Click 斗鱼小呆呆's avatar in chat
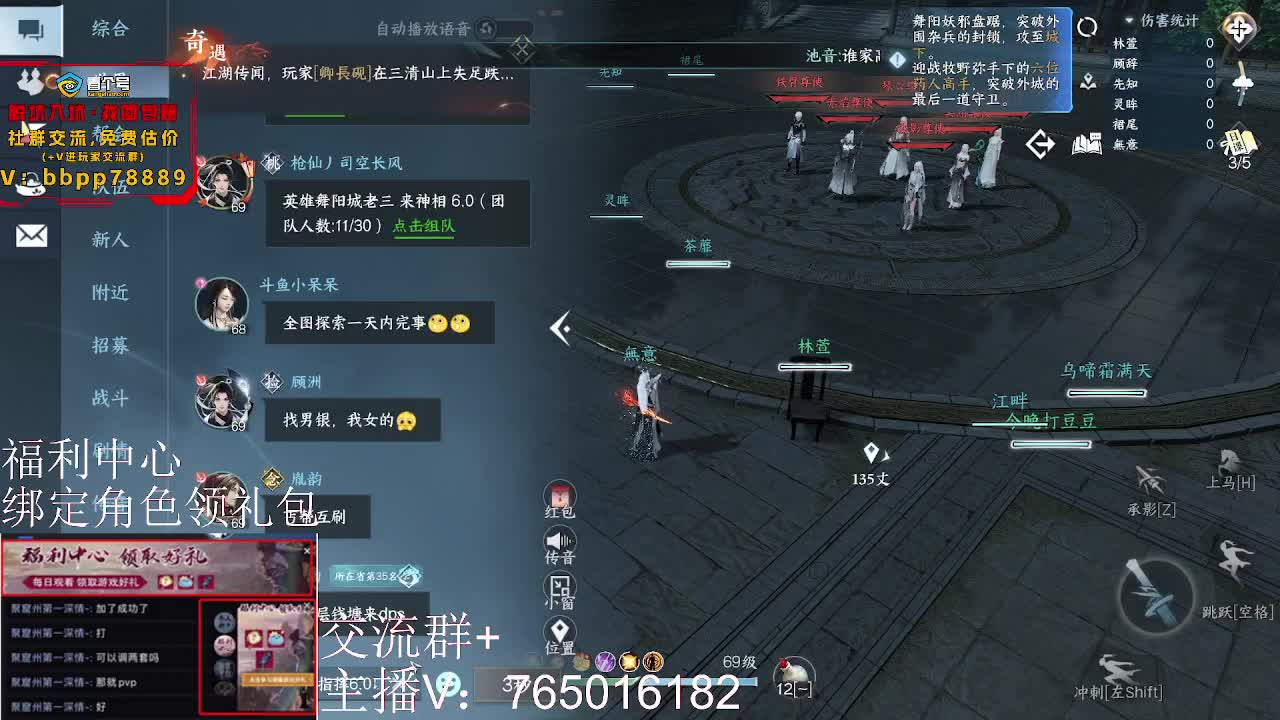The height and width of the screenshot is (720, 1280). click(x=222, y=303)
